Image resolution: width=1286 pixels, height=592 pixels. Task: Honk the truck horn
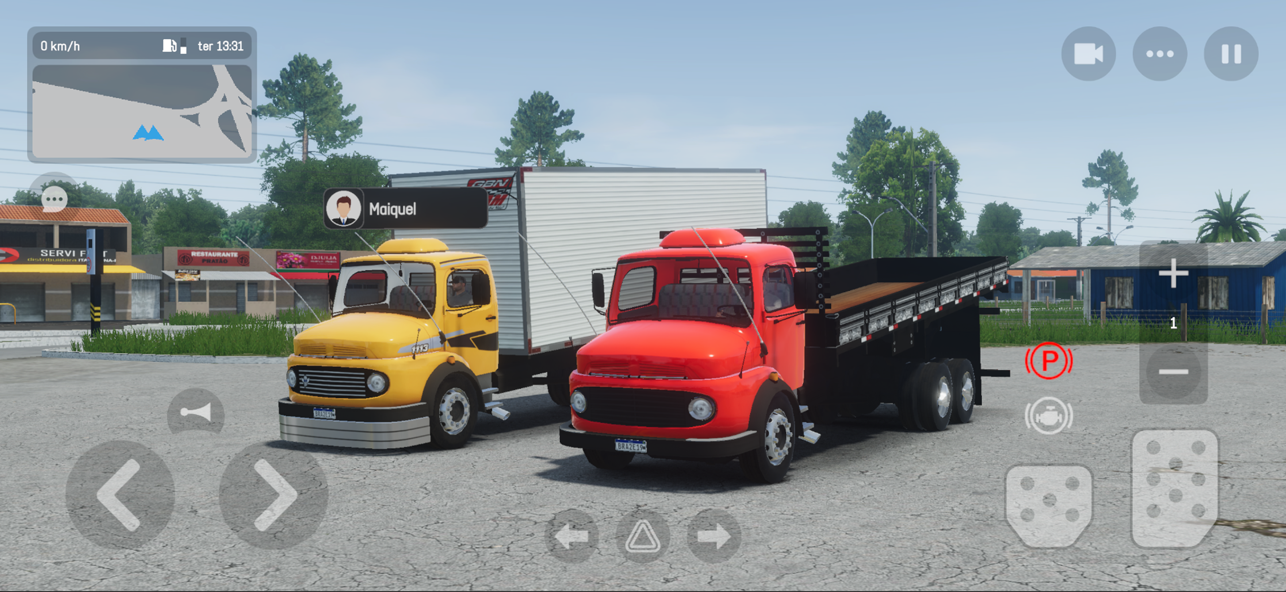(x=195, y=413)
